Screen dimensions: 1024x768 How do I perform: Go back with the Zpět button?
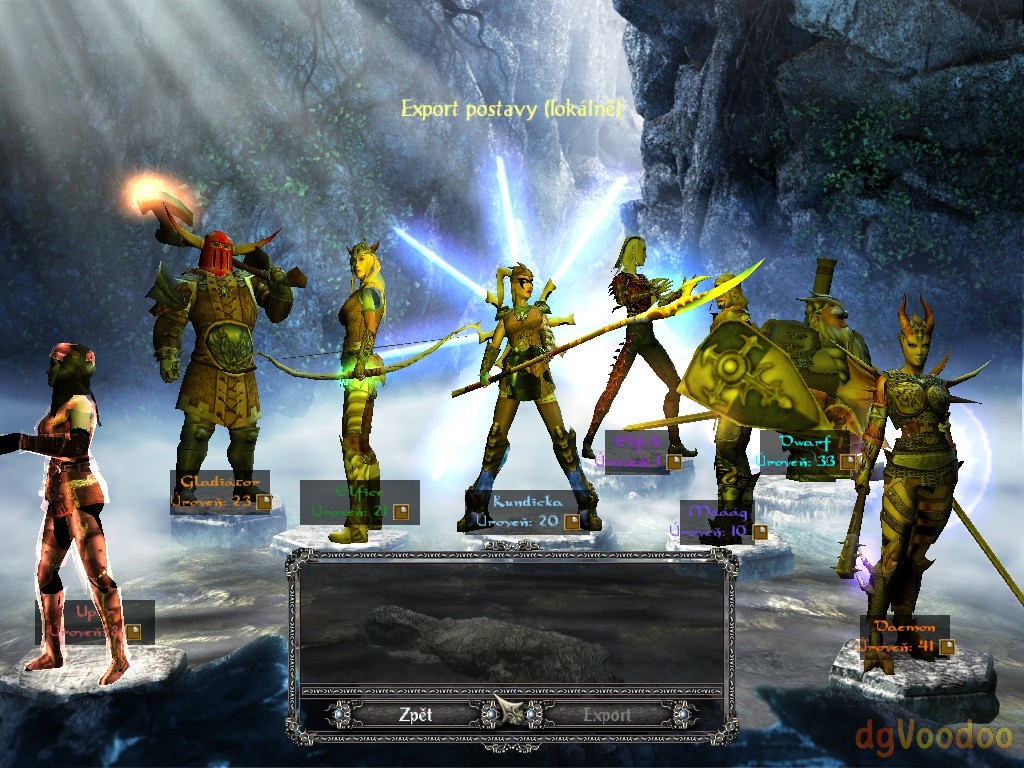pos(415,715)
